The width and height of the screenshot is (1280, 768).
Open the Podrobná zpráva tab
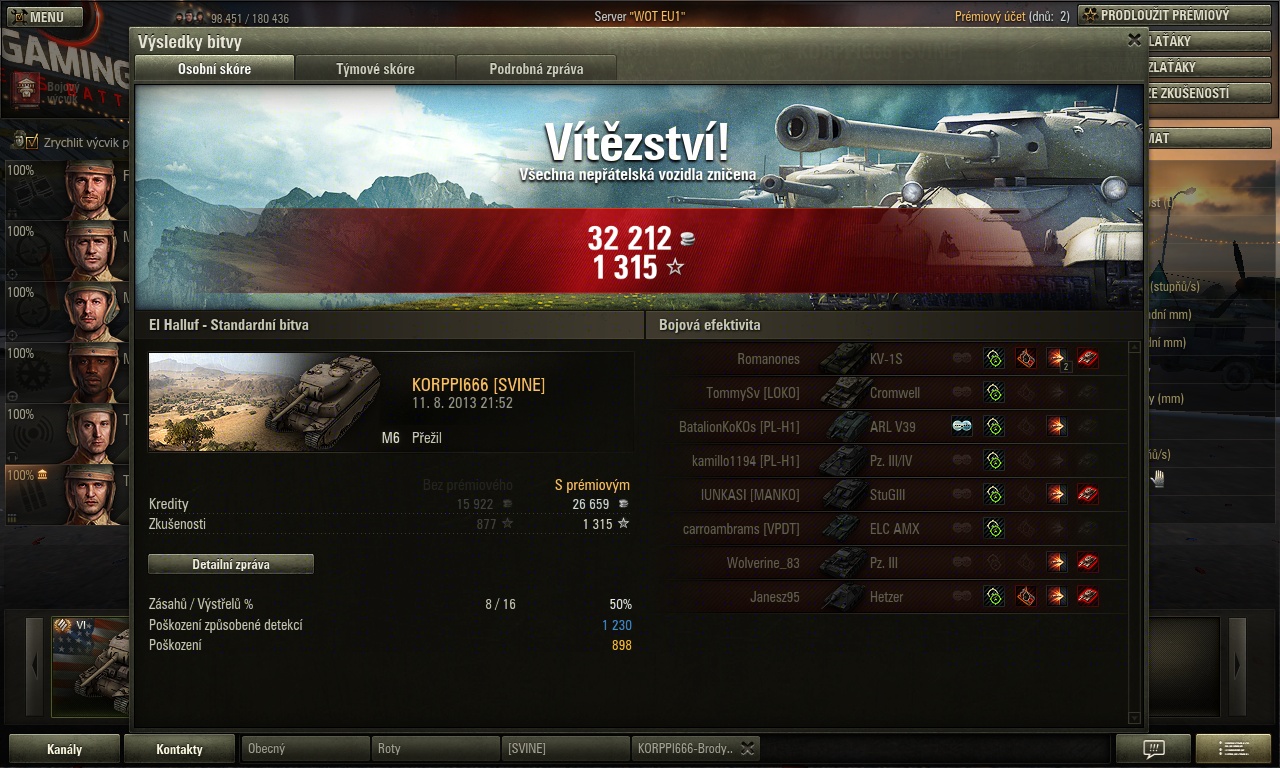point(536,69)
